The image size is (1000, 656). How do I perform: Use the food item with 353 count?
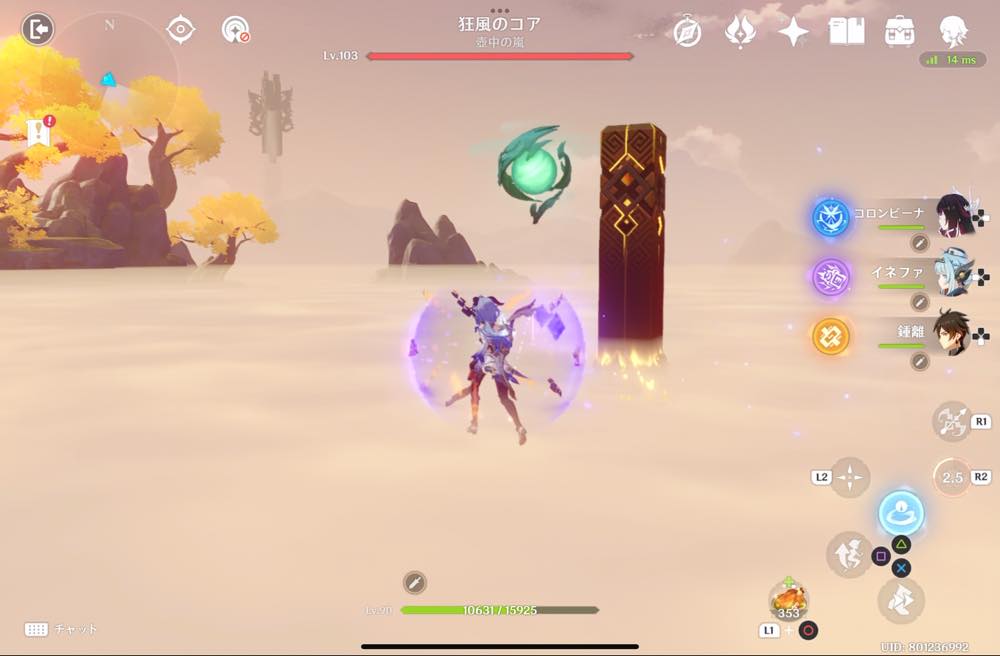click(x=789, y=601)
